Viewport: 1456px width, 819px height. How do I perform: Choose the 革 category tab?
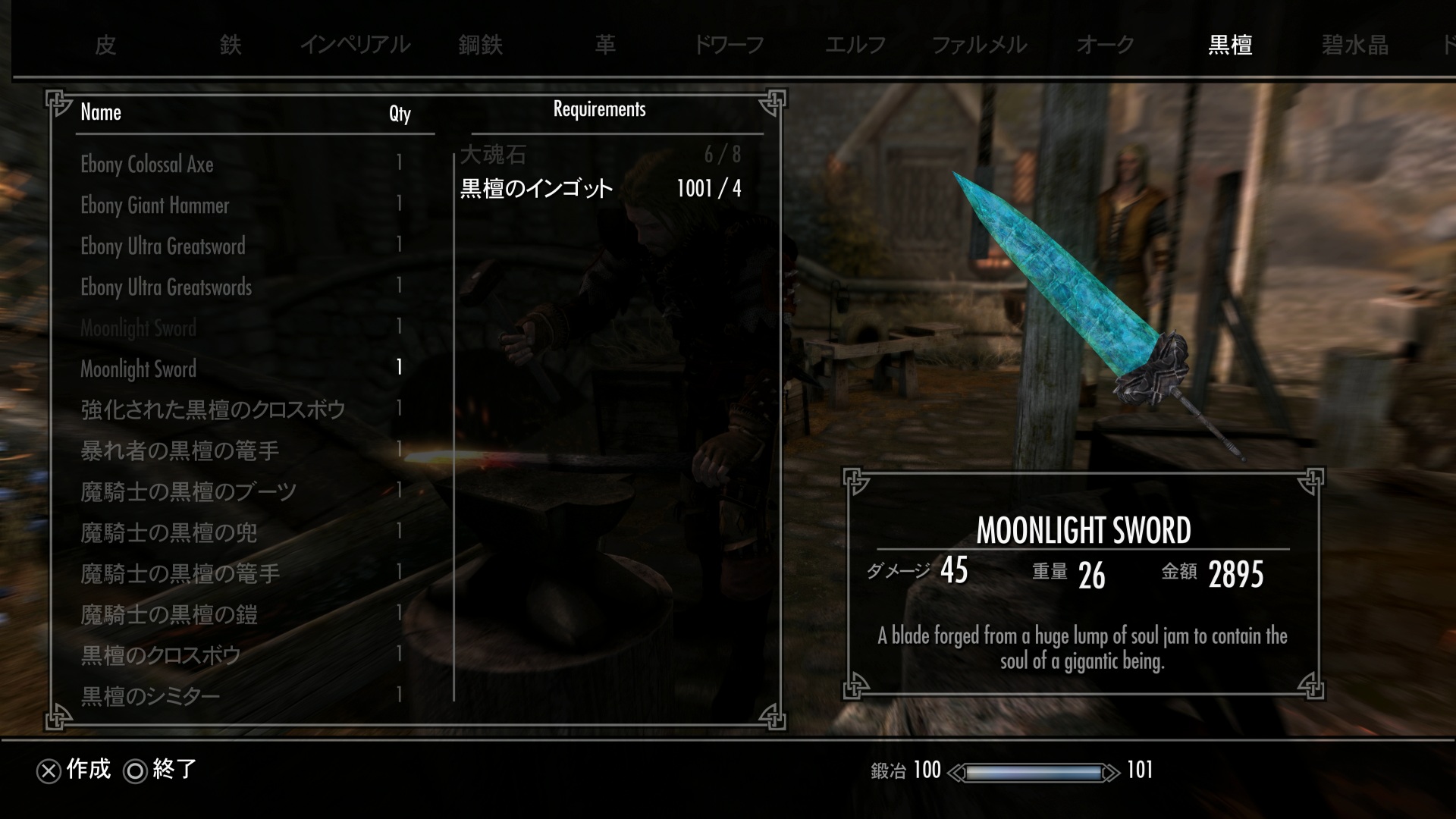[605, 45]
